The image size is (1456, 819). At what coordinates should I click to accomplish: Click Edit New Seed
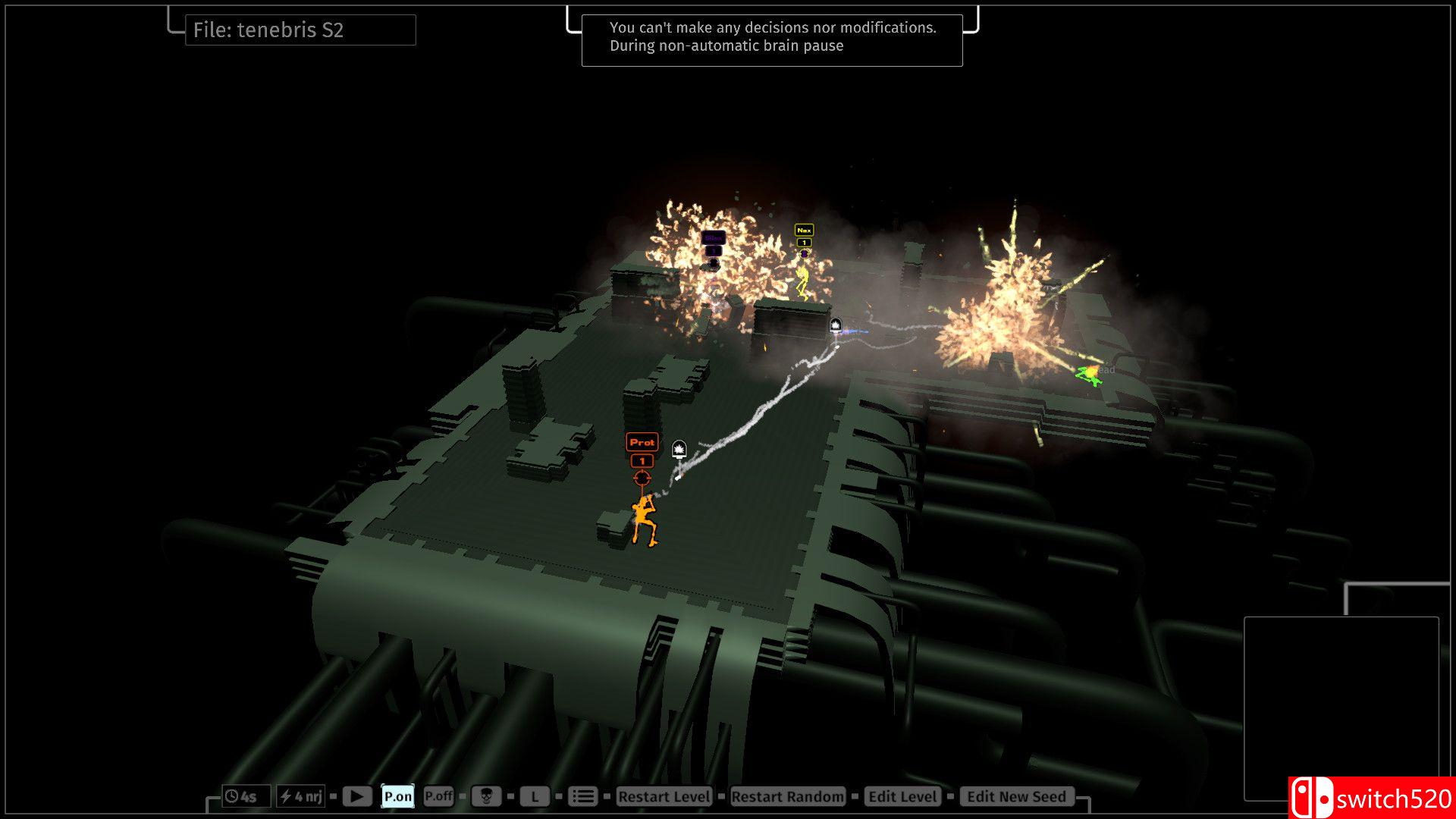(1016, 796)
